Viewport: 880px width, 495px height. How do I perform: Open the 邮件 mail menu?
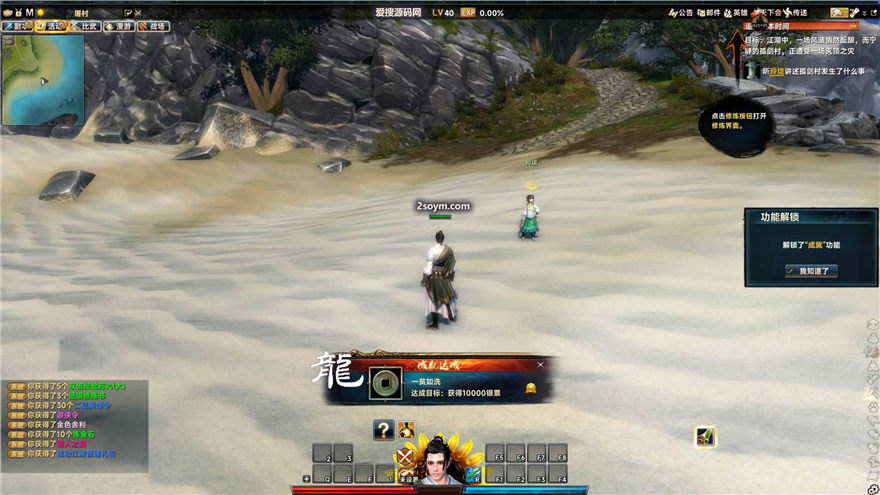point(708,13)
